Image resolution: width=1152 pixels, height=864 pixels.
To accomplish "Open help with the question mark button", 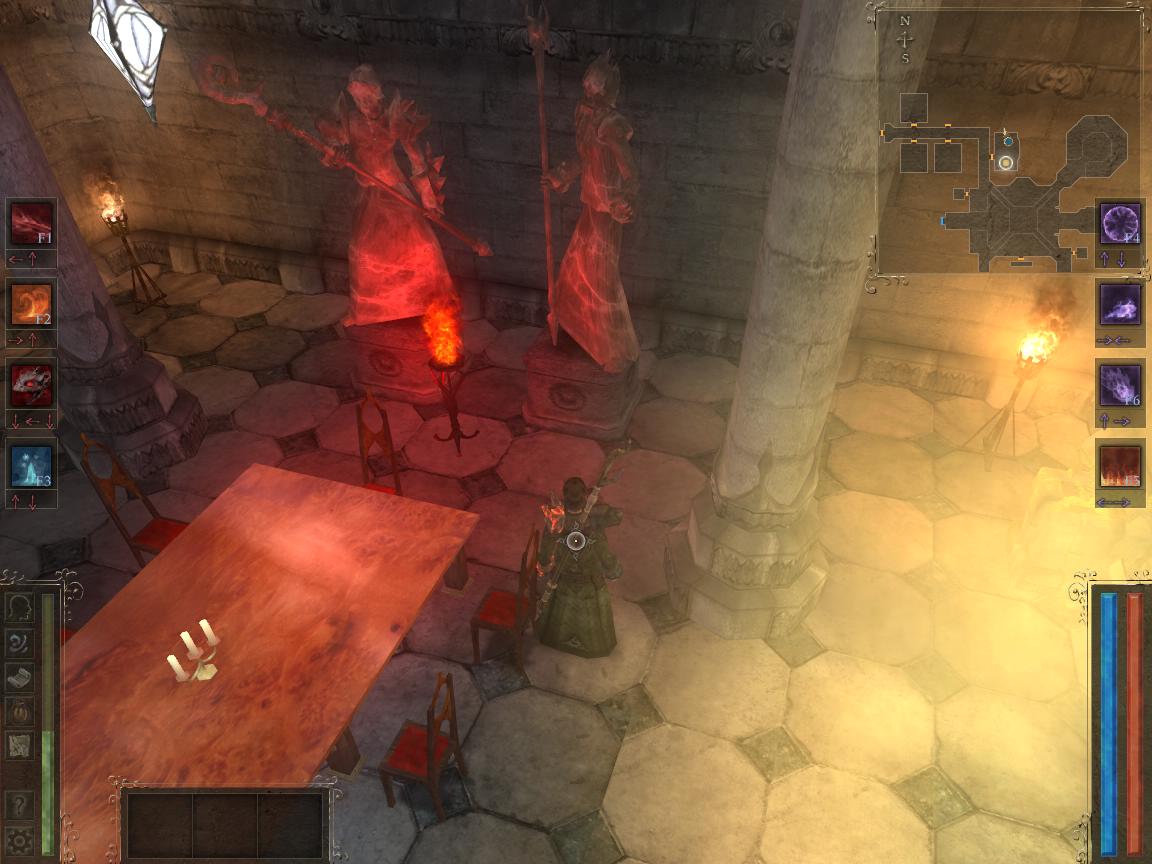I will (x=19, y=805).
